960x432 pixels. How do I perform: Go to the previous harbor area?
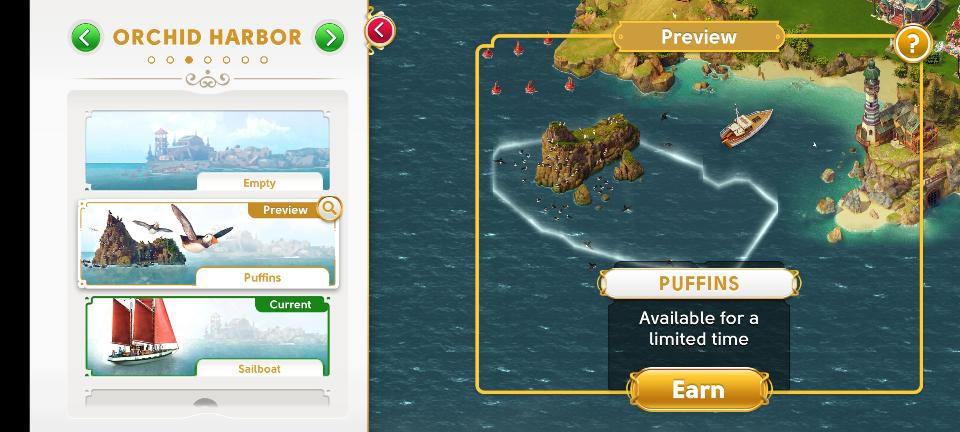point(86,38)
